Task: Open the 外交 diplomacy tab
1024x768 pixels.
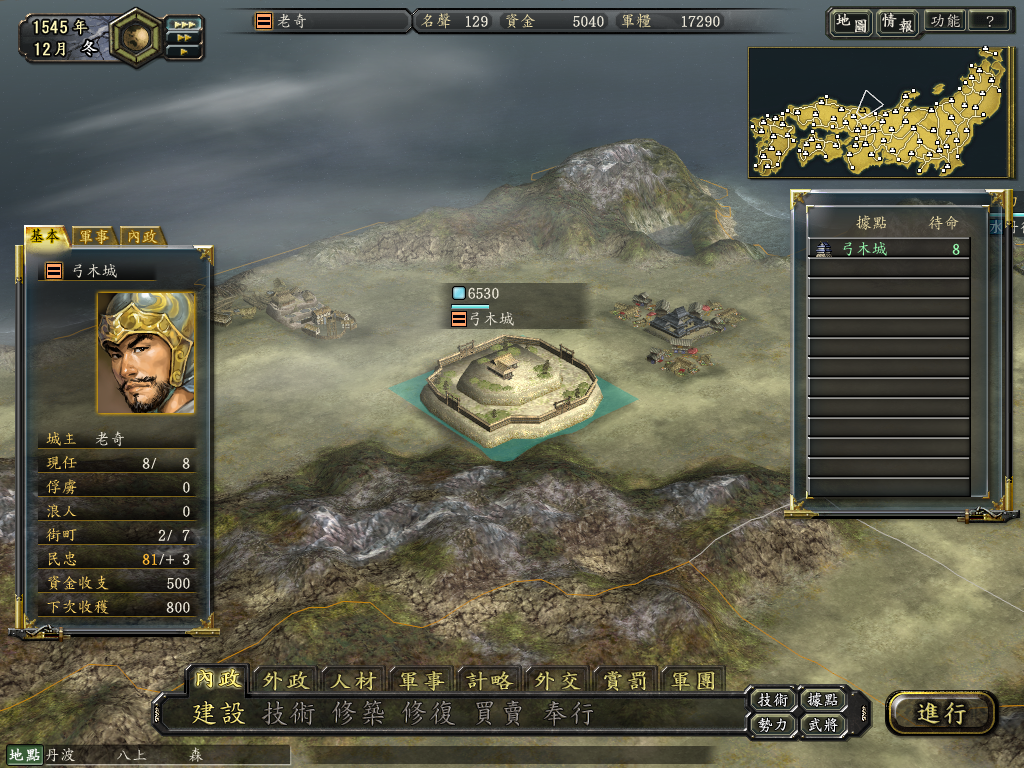Action: click(x=558, y=681)
